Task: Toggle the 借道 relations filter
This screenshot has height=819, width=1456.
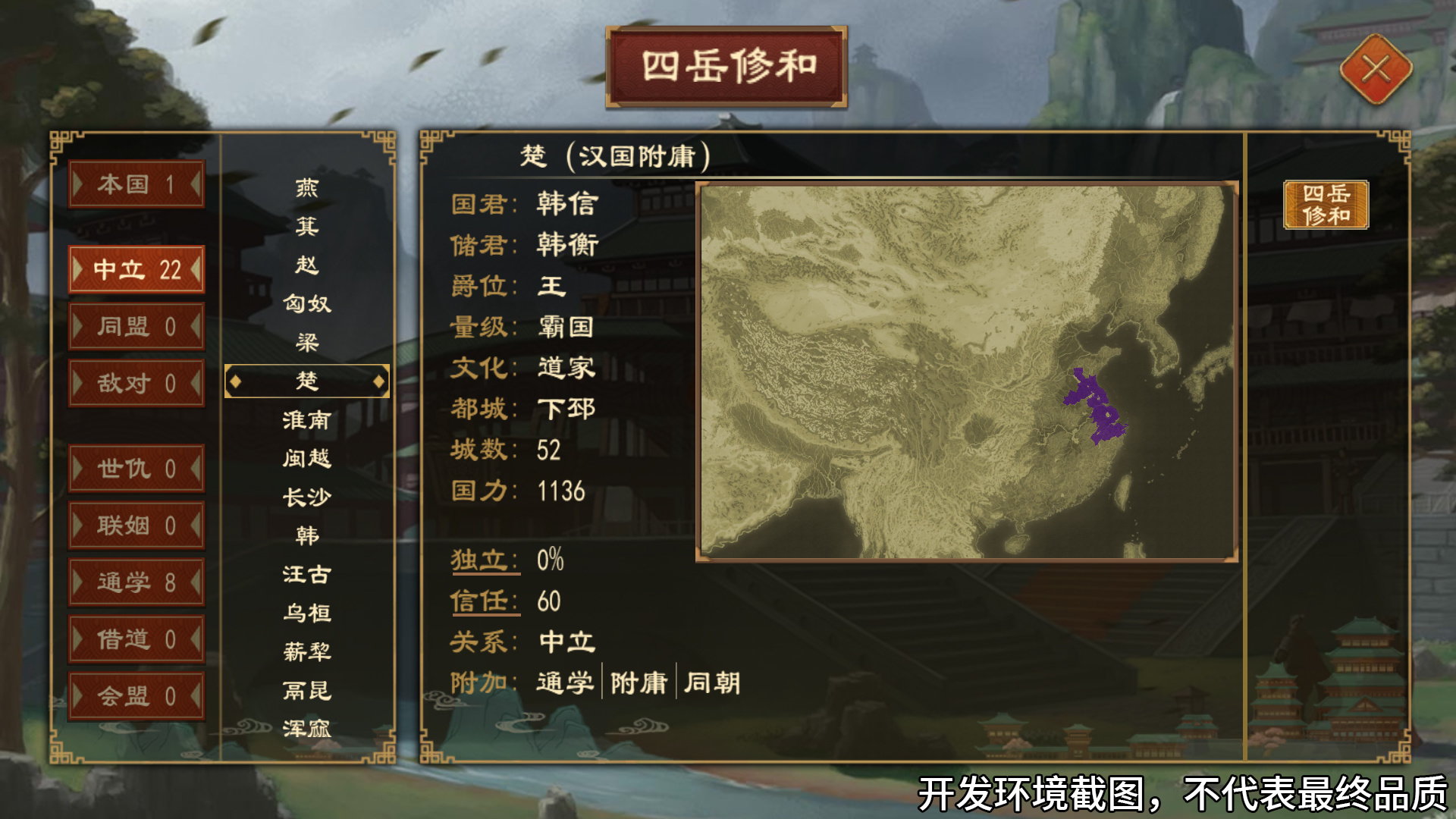Action: [136, 639]
